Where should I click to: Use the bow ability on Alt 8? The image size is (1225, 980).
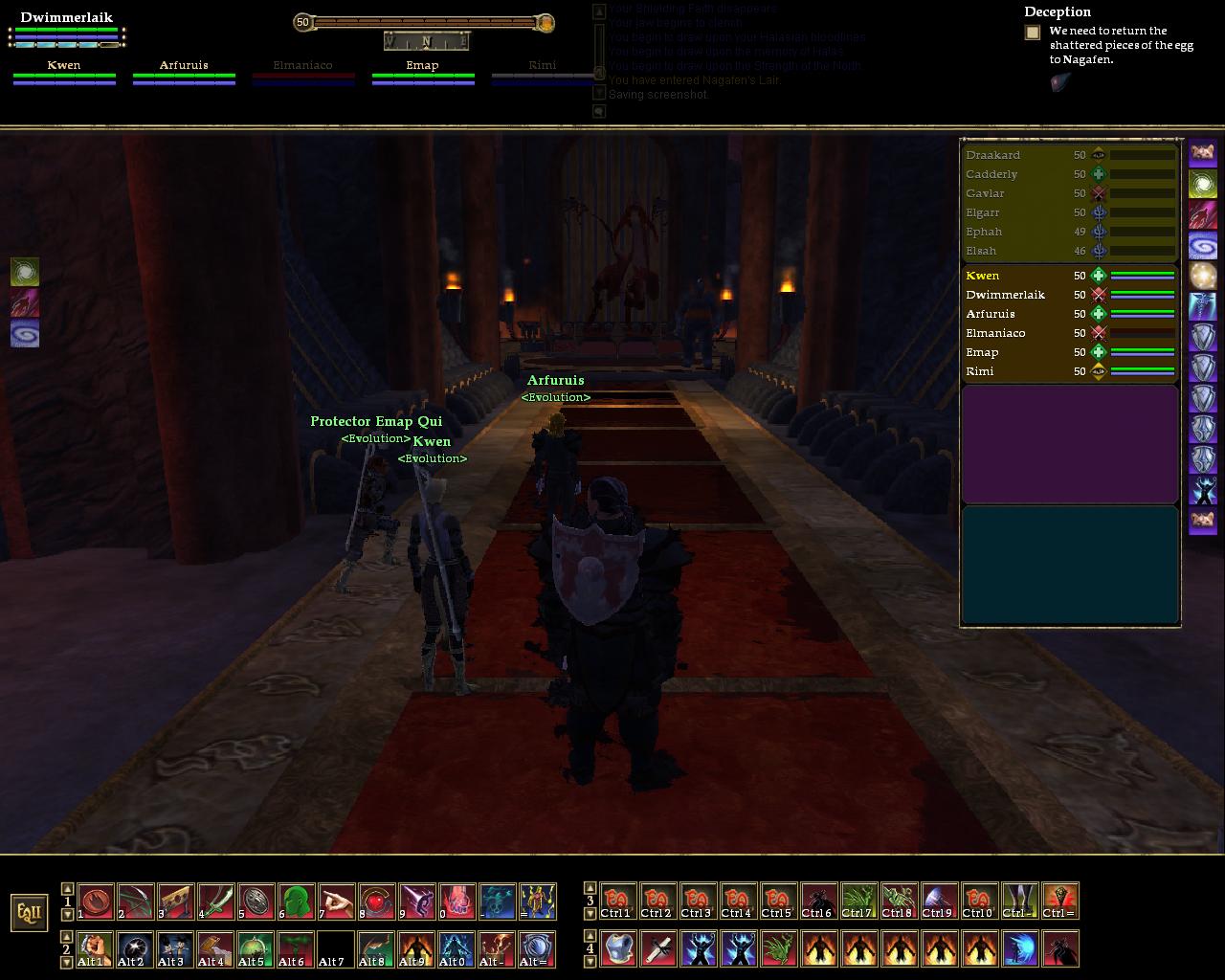click(x=376, y=949)
